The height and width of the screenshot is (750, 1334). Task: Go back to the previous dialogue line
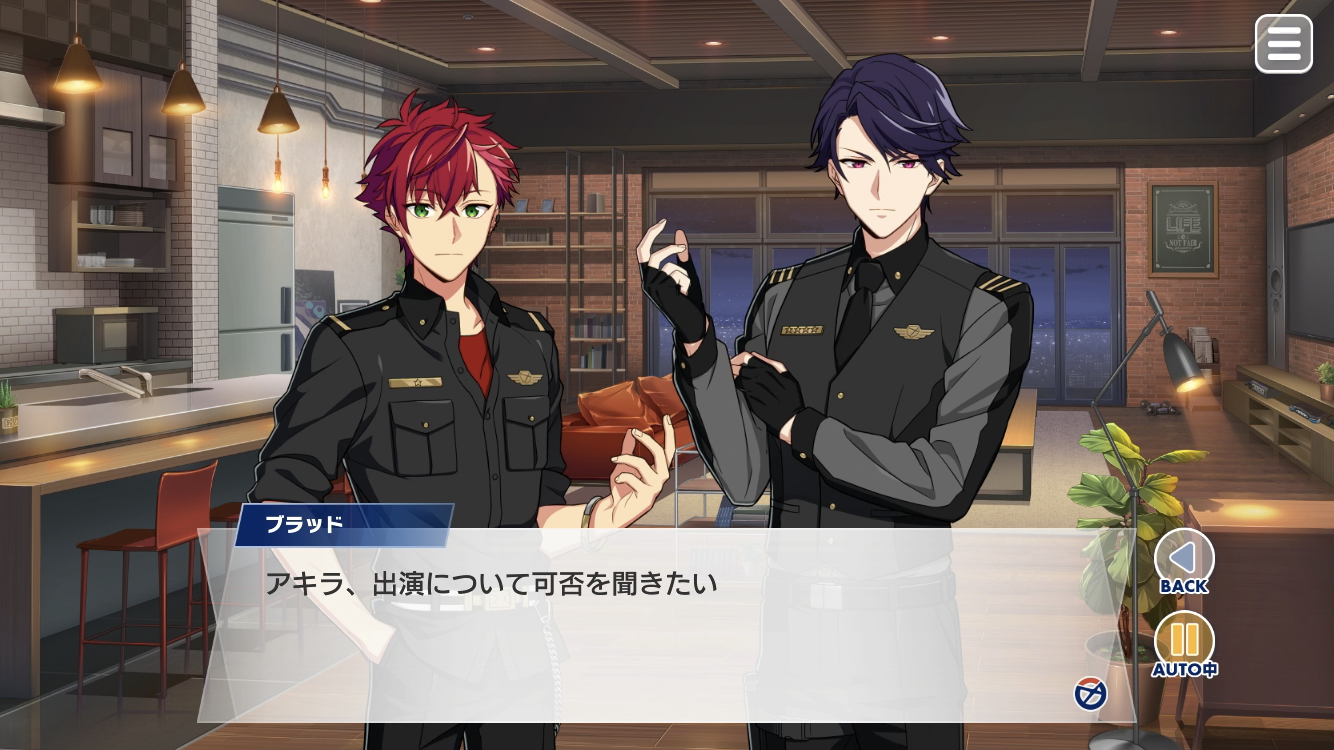(1184, 557)
